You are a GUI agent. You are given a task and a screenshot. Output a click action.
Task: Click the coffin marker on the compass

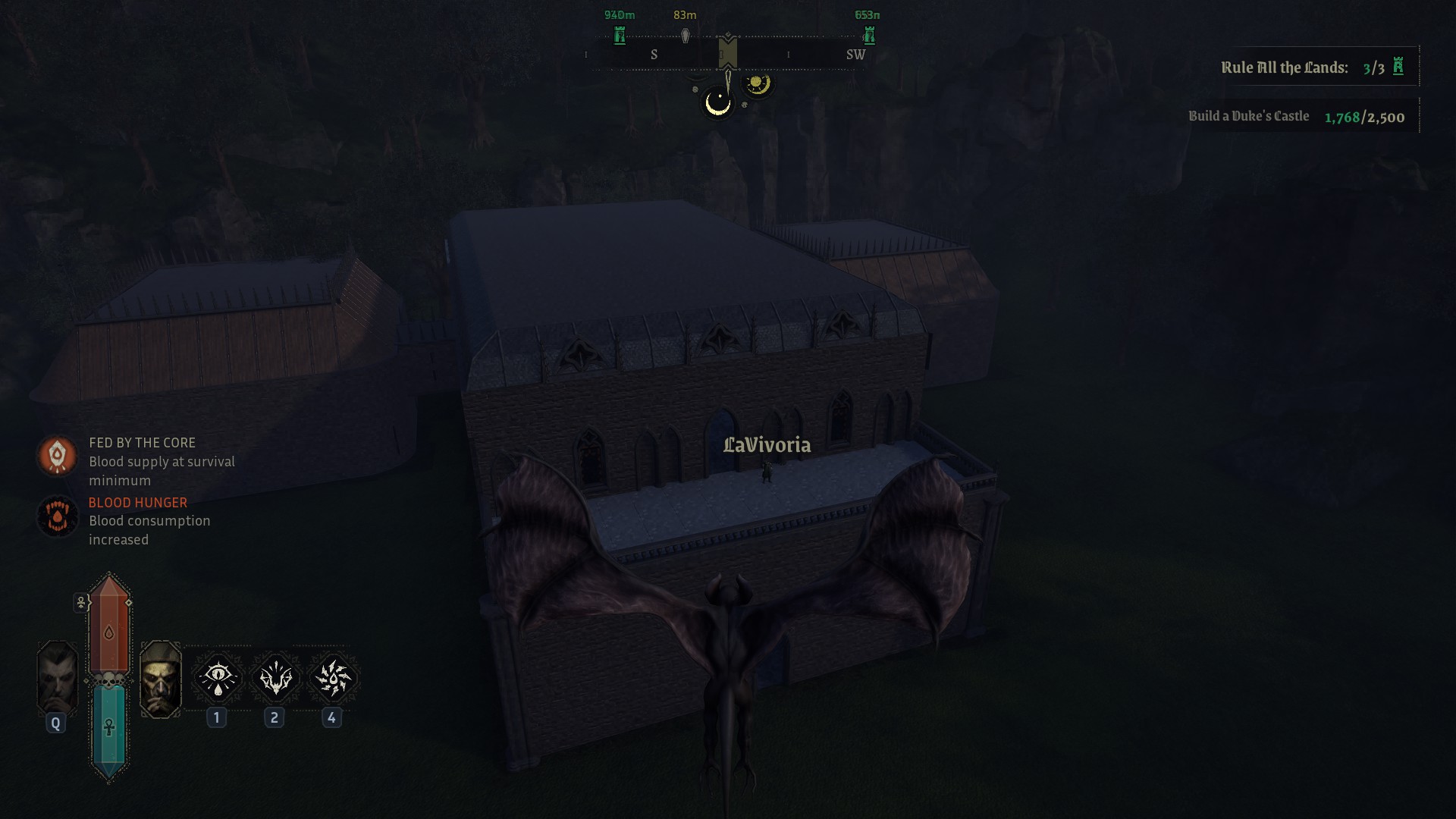tap(685, 36)
